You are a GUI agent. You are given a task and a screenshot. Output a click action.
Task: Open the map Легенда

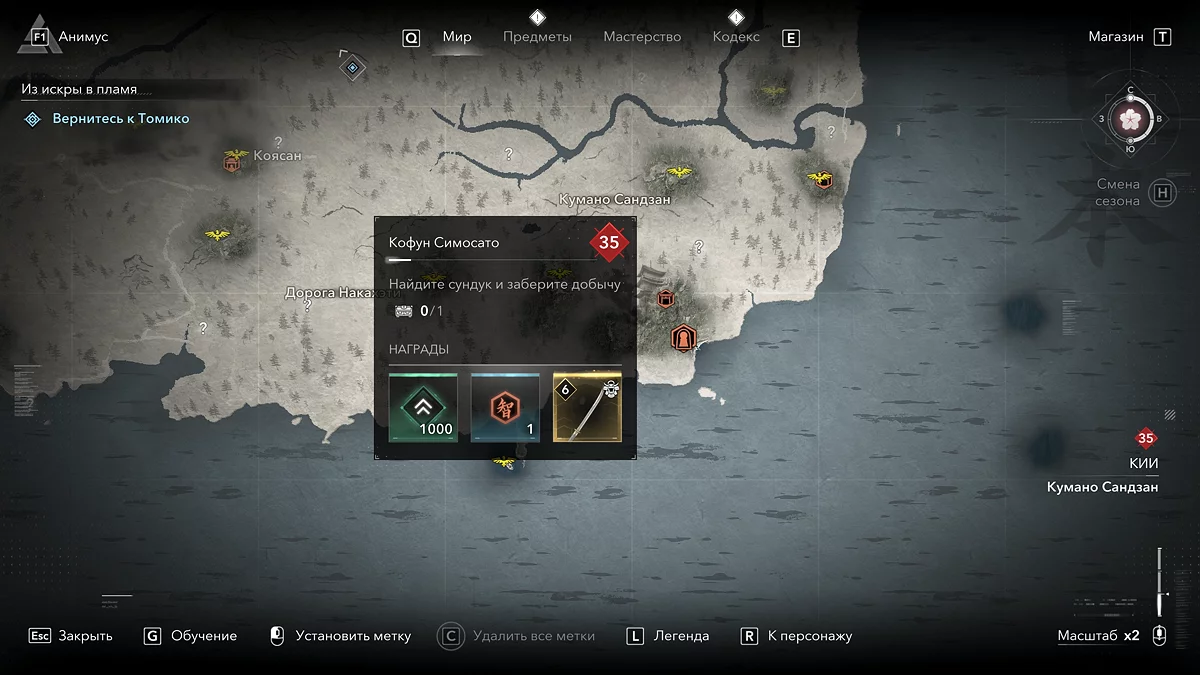coord(681,636)
